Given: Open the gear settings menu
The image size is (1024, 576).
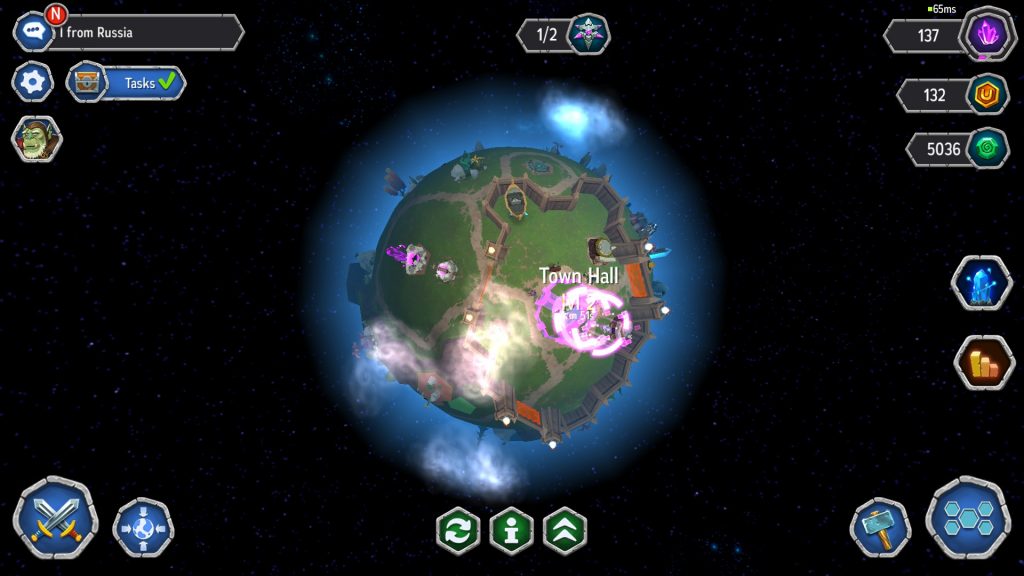Looking at the screenshot, I should 33,82.
